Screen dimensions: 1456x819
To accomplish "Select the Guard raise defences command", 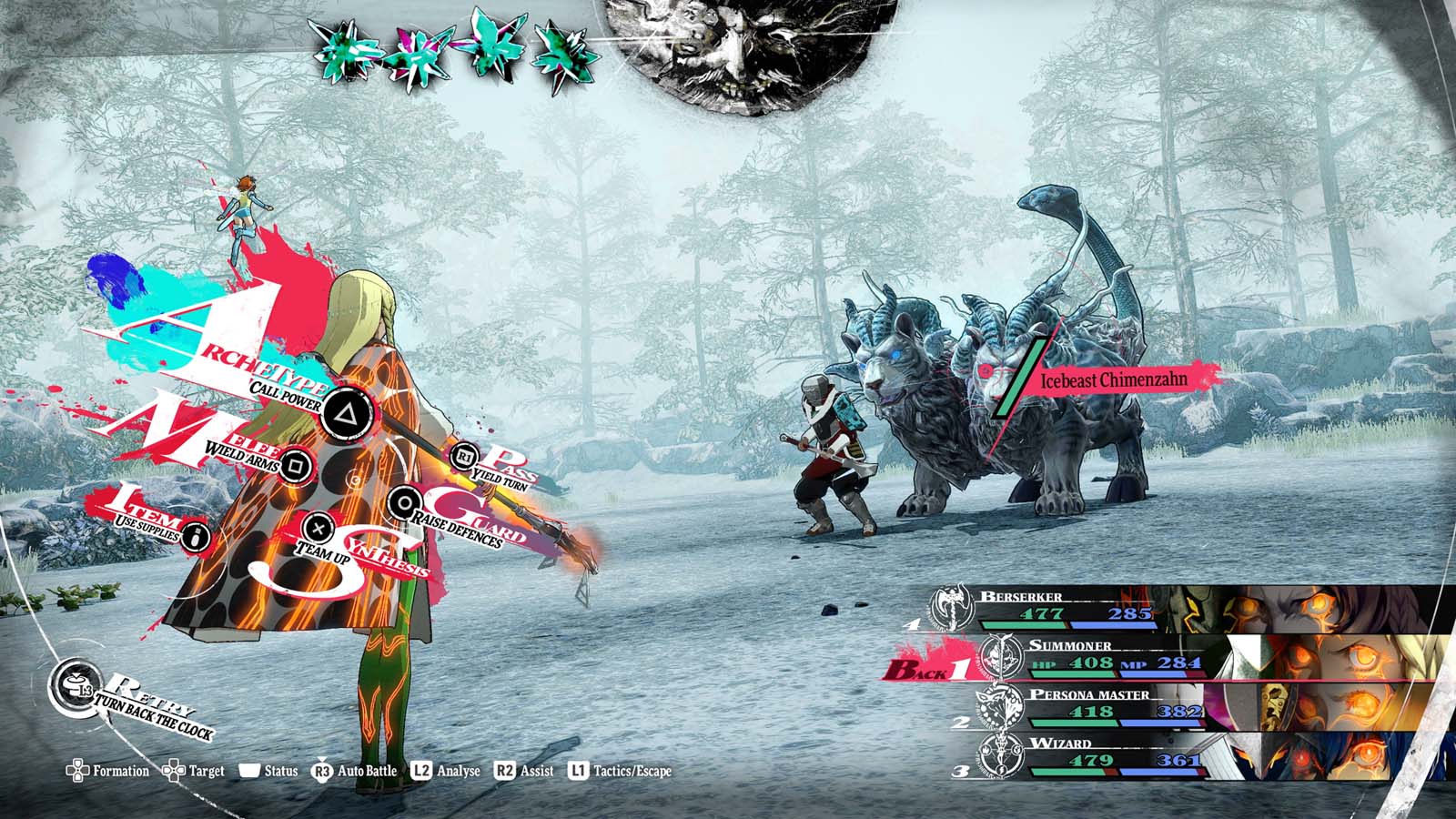I will click(x=403, y=501).
